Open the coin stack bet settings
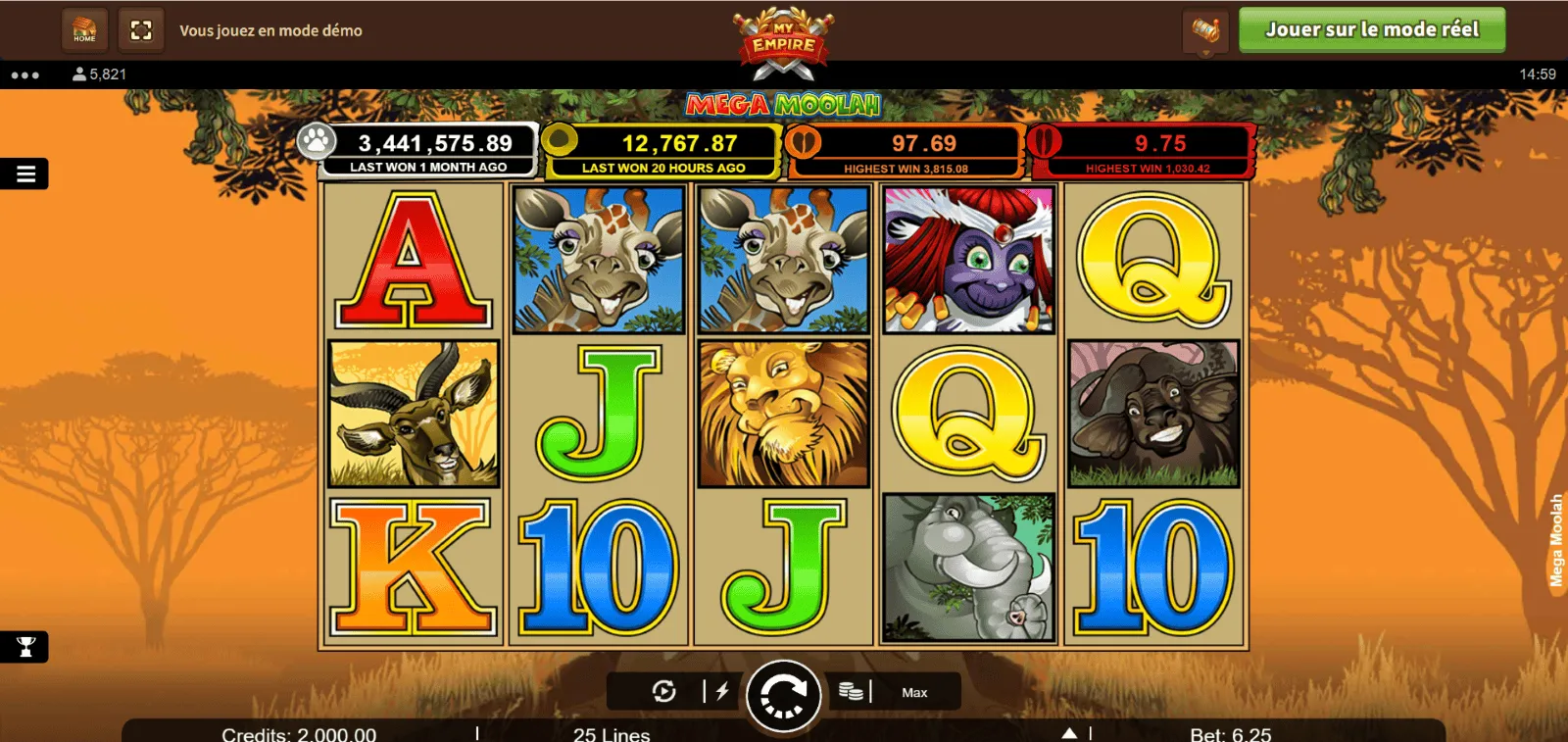The width and height of the screenshot is (1568, 742). point(851,692)
